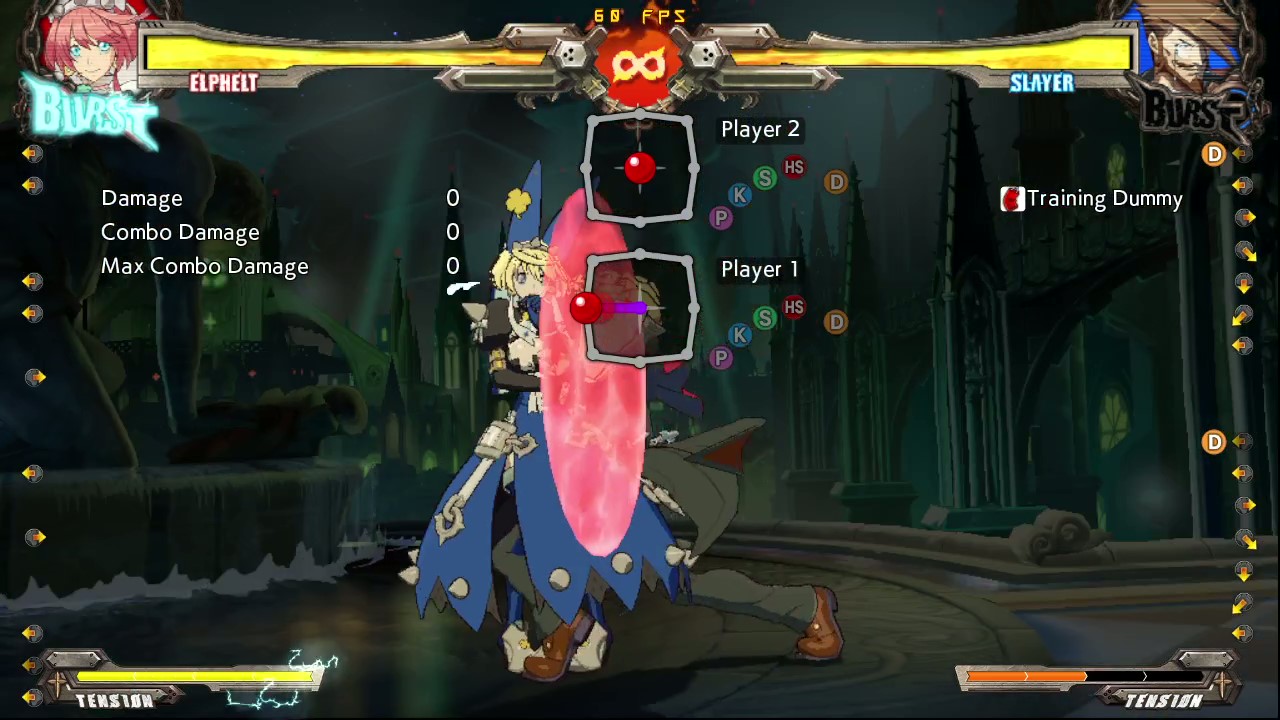The height and width of the screenshot is (720, 1280).
Task: Select the green S slash icon for Player 2
Action: coord(764,179)
